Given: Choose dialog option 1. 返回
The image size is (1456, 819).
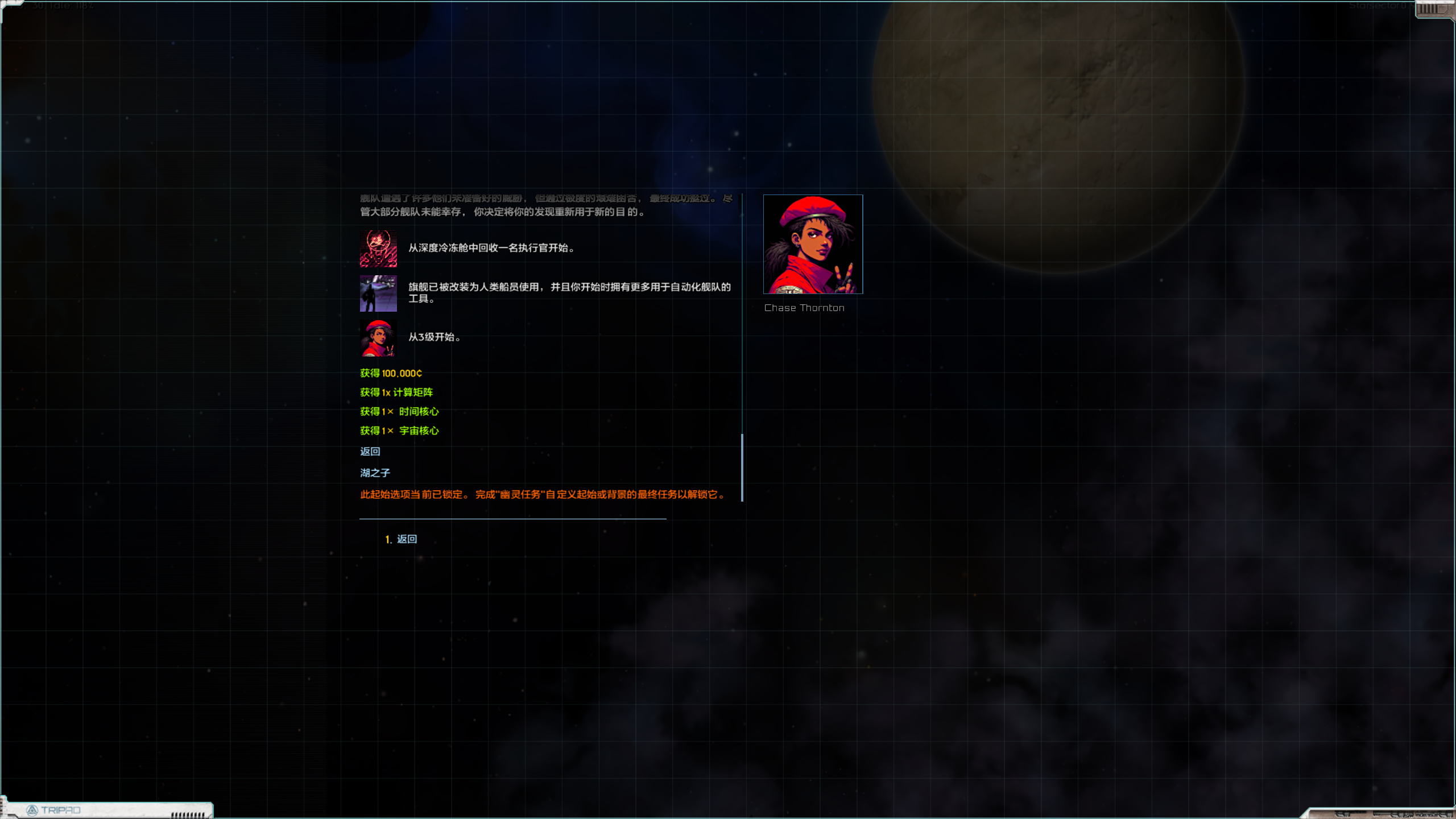Looking at the screenshot, I should (401, 539).
